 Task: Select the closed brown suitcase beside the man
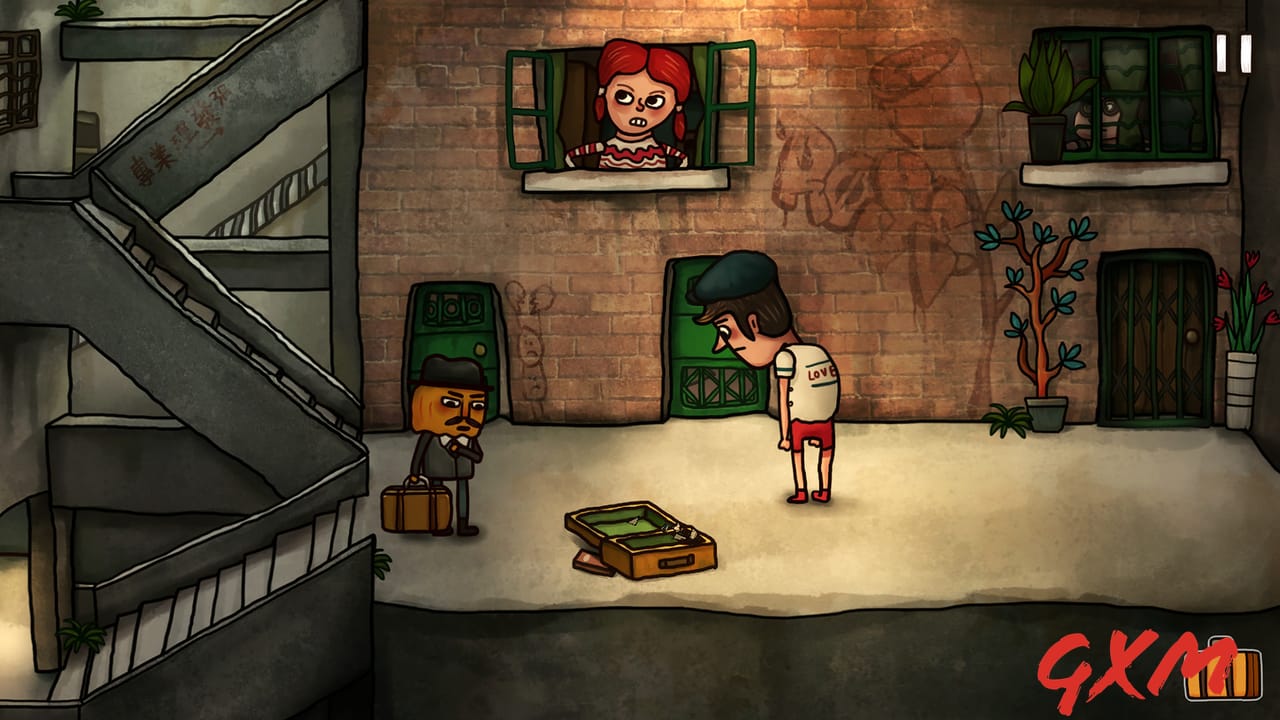[x=415, y=508]
